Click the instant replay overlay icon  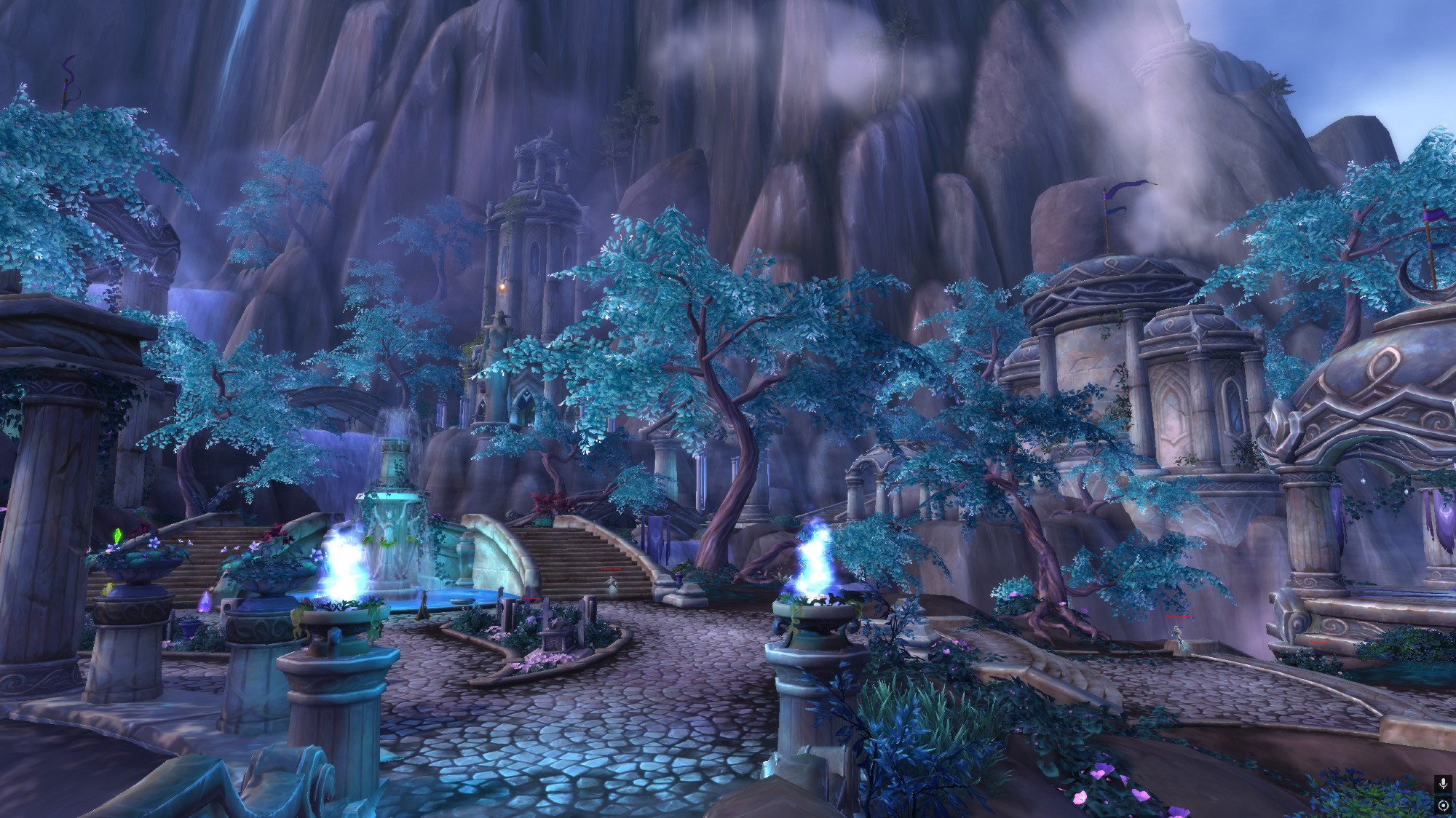1443,805
